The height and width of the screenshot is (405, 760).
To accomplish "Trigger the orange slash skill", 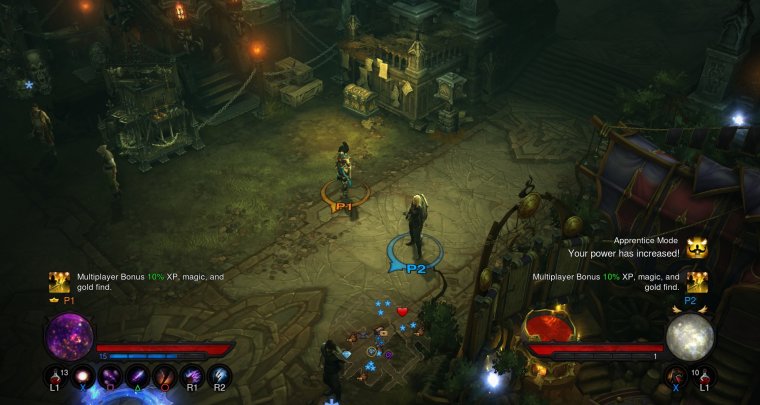I will pyautogui.click(x=165, y=378).
